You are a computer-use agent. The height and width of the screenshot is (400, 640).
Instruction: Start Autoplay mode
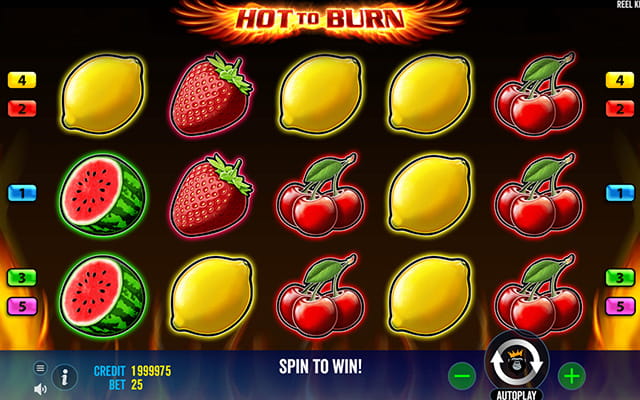click(x=516, y=394)
